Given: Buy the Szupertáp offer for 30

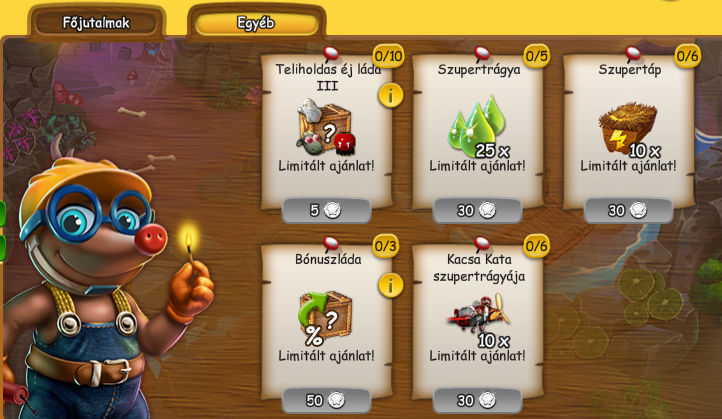Looking at the screenshot, I should tap(628, 210).
